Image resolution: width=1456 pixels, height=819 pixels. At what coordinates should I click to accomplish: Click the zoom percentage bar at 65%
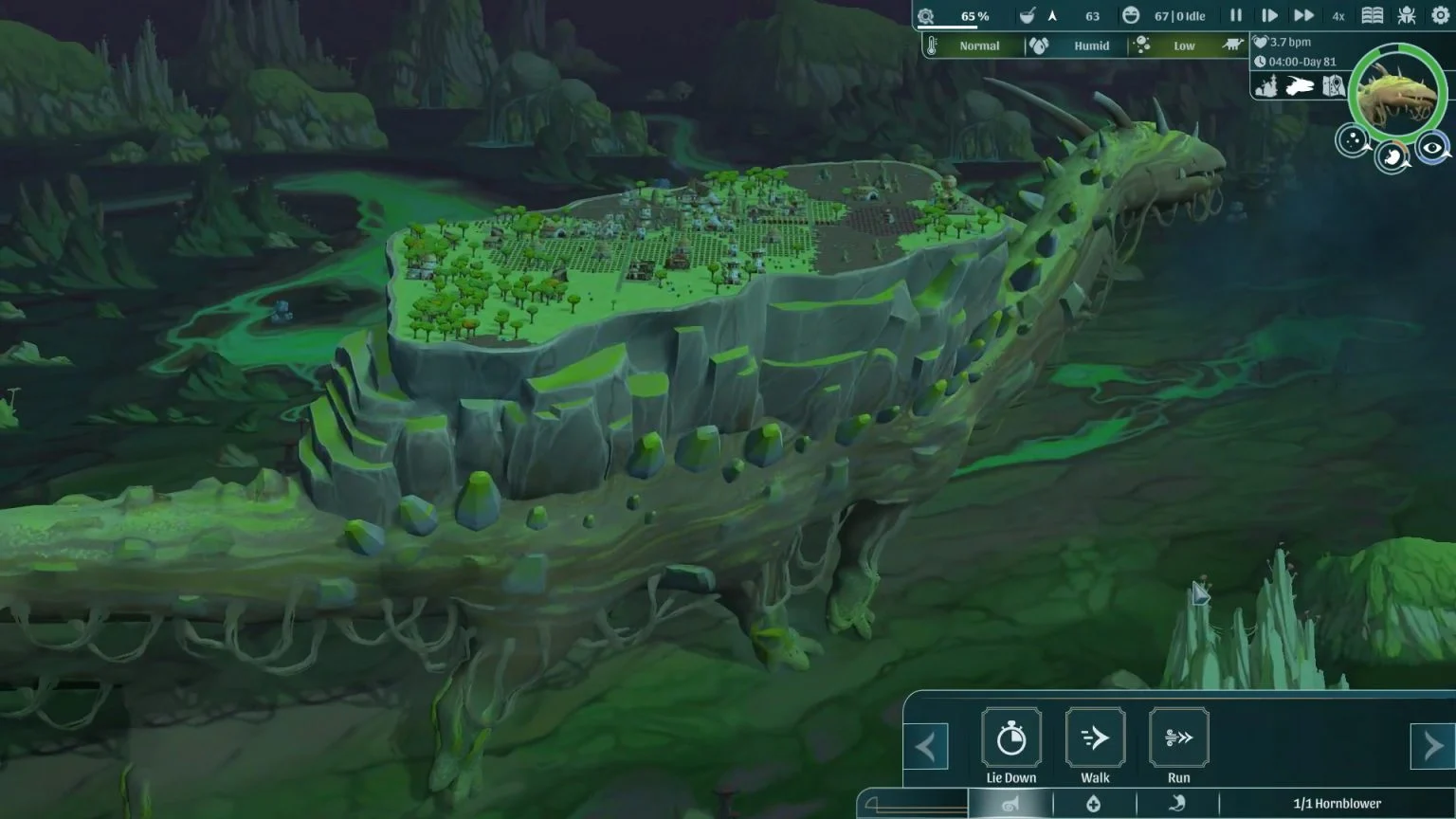(x=975, y=15)
